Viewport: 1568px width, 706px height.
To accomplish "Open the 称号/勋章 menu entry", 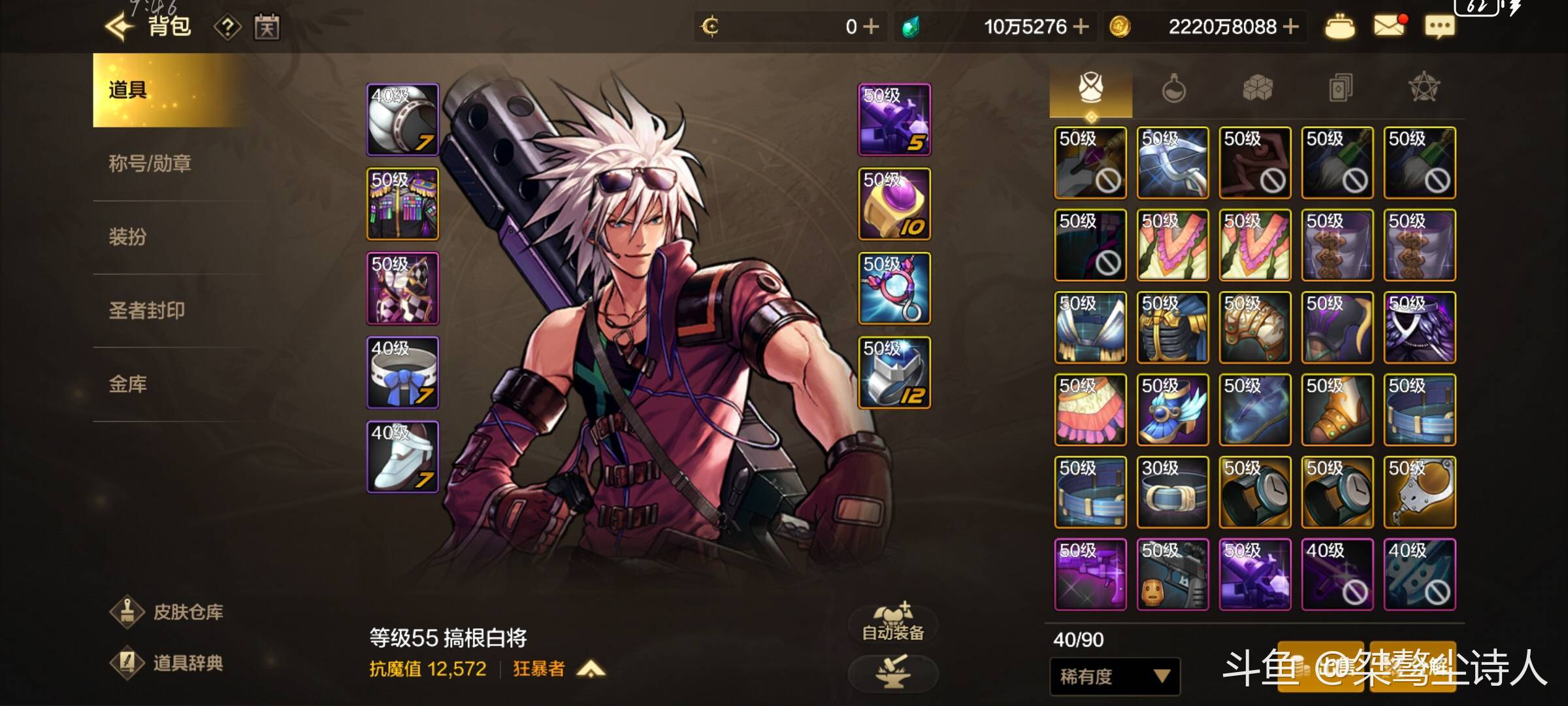I will point(150,163).
